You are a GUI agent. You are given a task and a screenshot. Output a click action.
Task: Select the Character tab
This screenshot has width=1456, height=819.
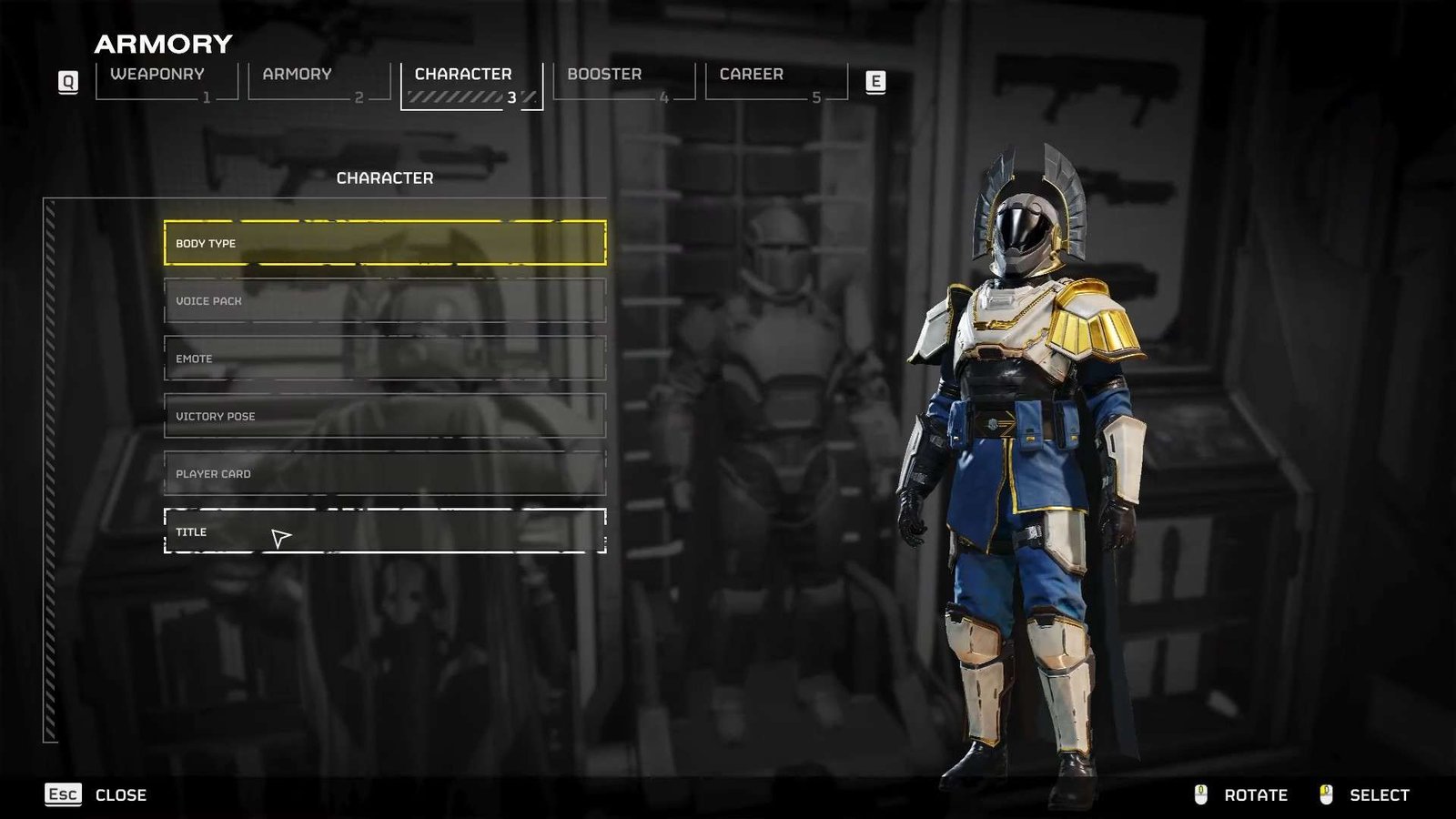point(470,85)
